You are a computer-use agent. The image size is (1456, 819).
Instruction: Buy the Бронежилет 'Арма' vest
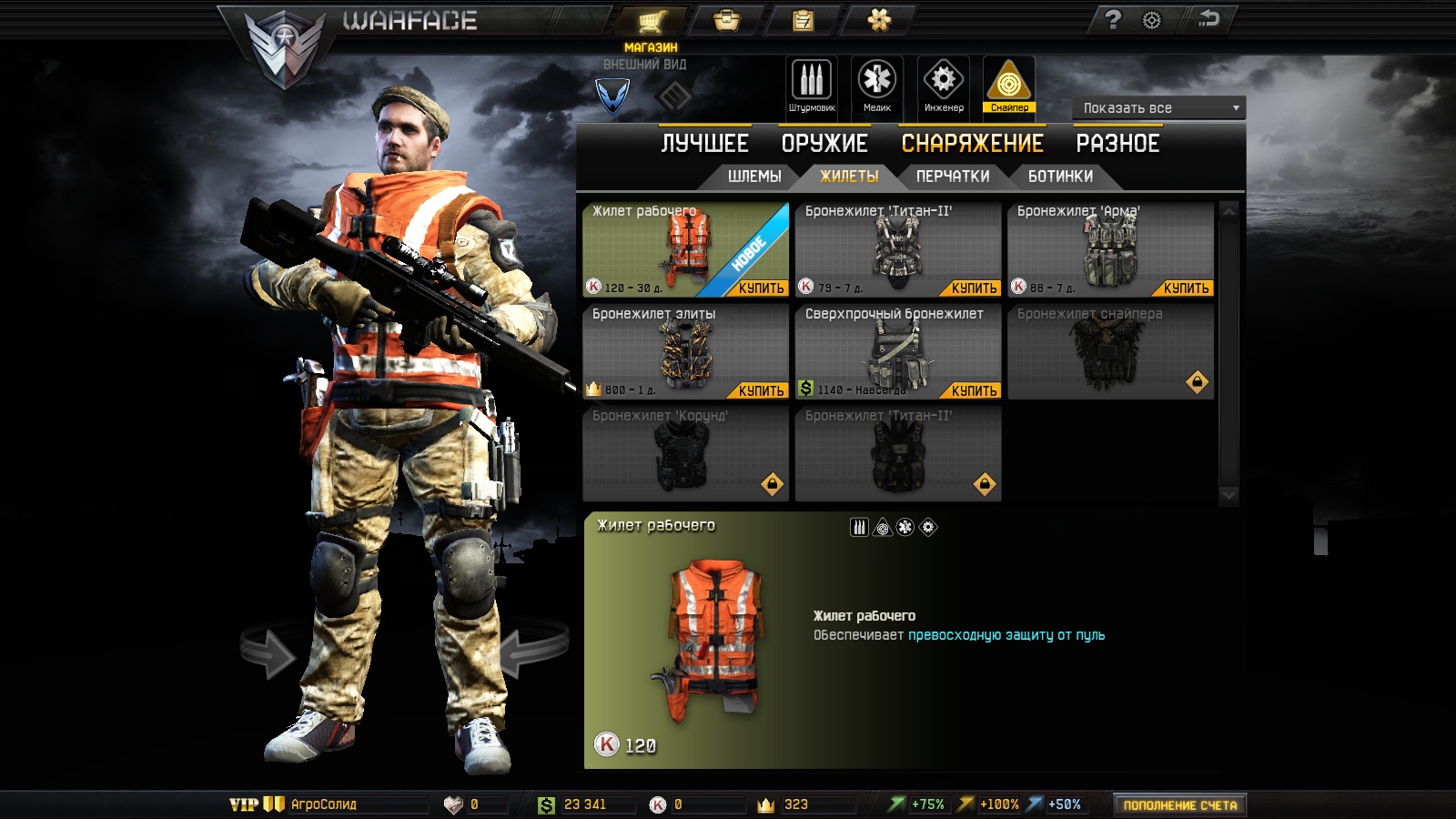(x=1186, y=288)
